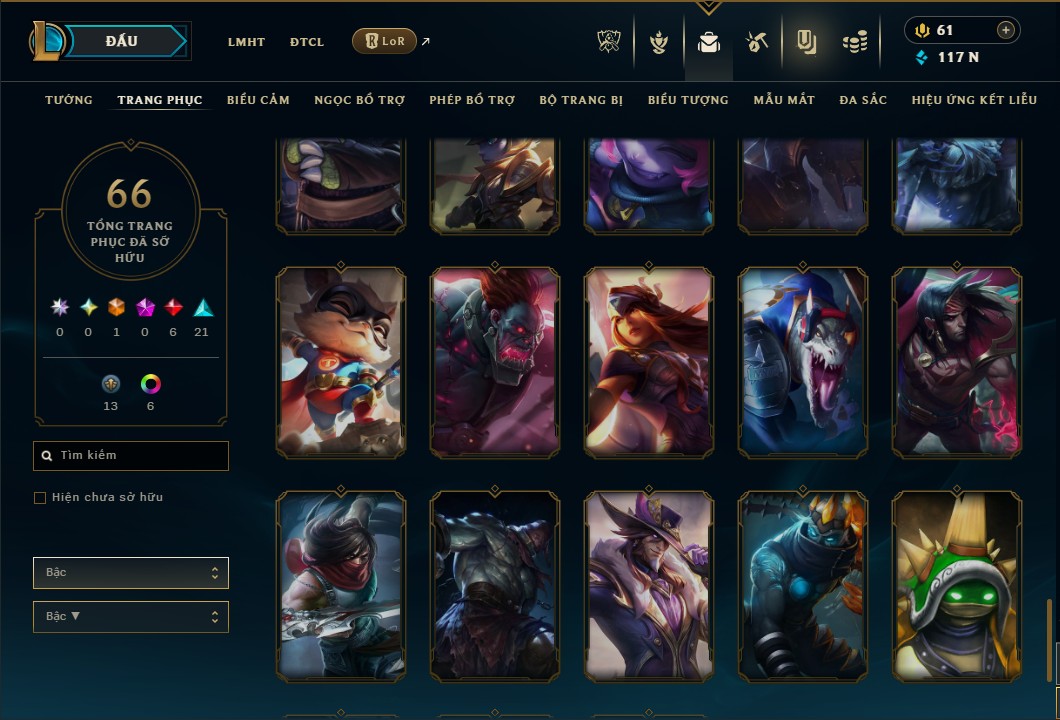
Task: Start a match with the ĐẤU button
Action: (x=122, y=41)
